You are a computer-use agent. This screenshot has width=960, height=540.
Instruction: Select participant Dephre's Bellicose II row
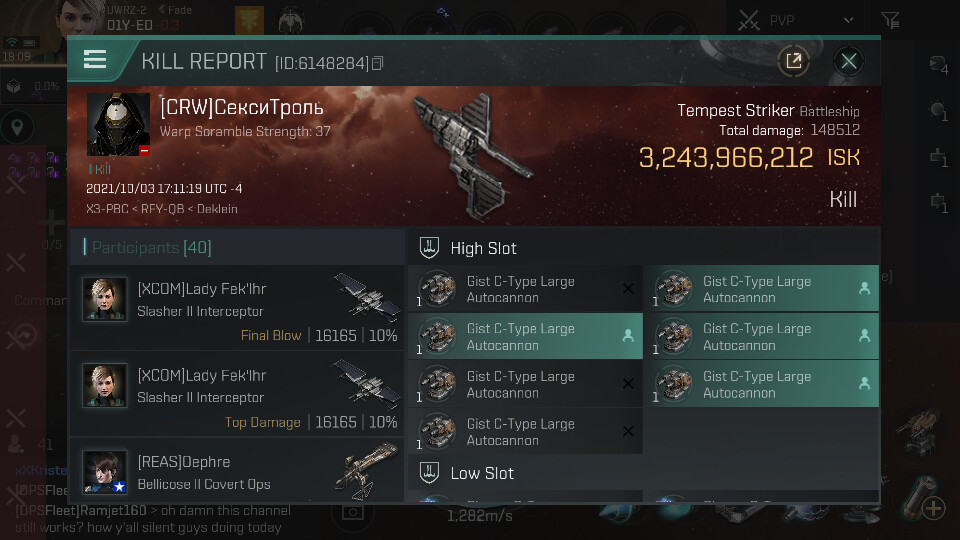tap(236, 473)
